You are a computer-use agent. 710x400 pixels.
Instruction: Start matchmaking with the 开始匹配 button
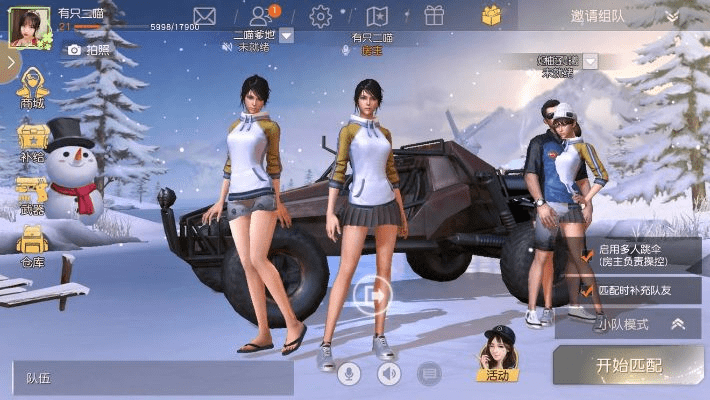point(629,365)
